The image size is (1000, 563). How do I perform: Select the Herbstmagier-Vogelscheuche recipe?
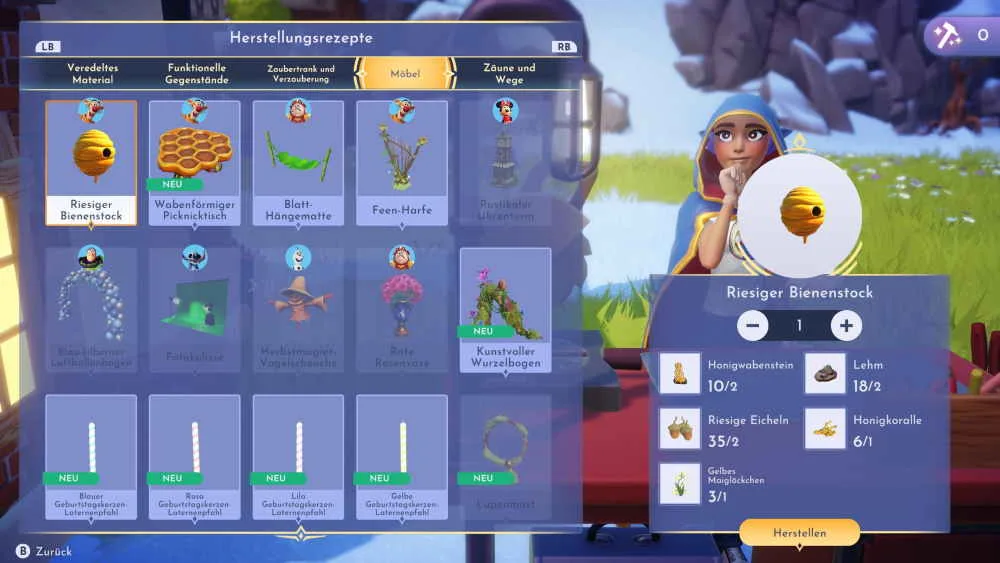point(298,309)
